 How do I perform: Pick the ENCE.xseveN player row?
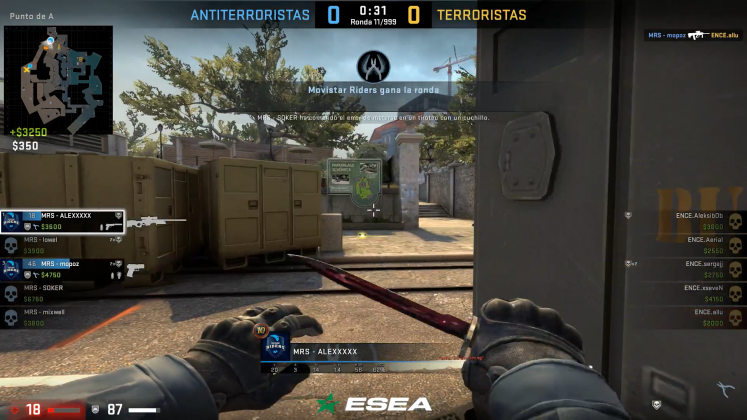click(x=690, y=293)
